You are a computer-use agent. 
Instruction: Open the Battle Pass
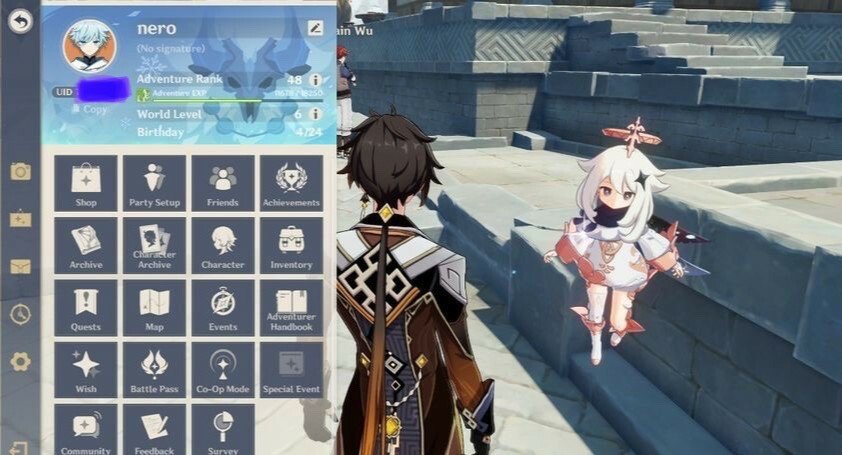(154, 370)
